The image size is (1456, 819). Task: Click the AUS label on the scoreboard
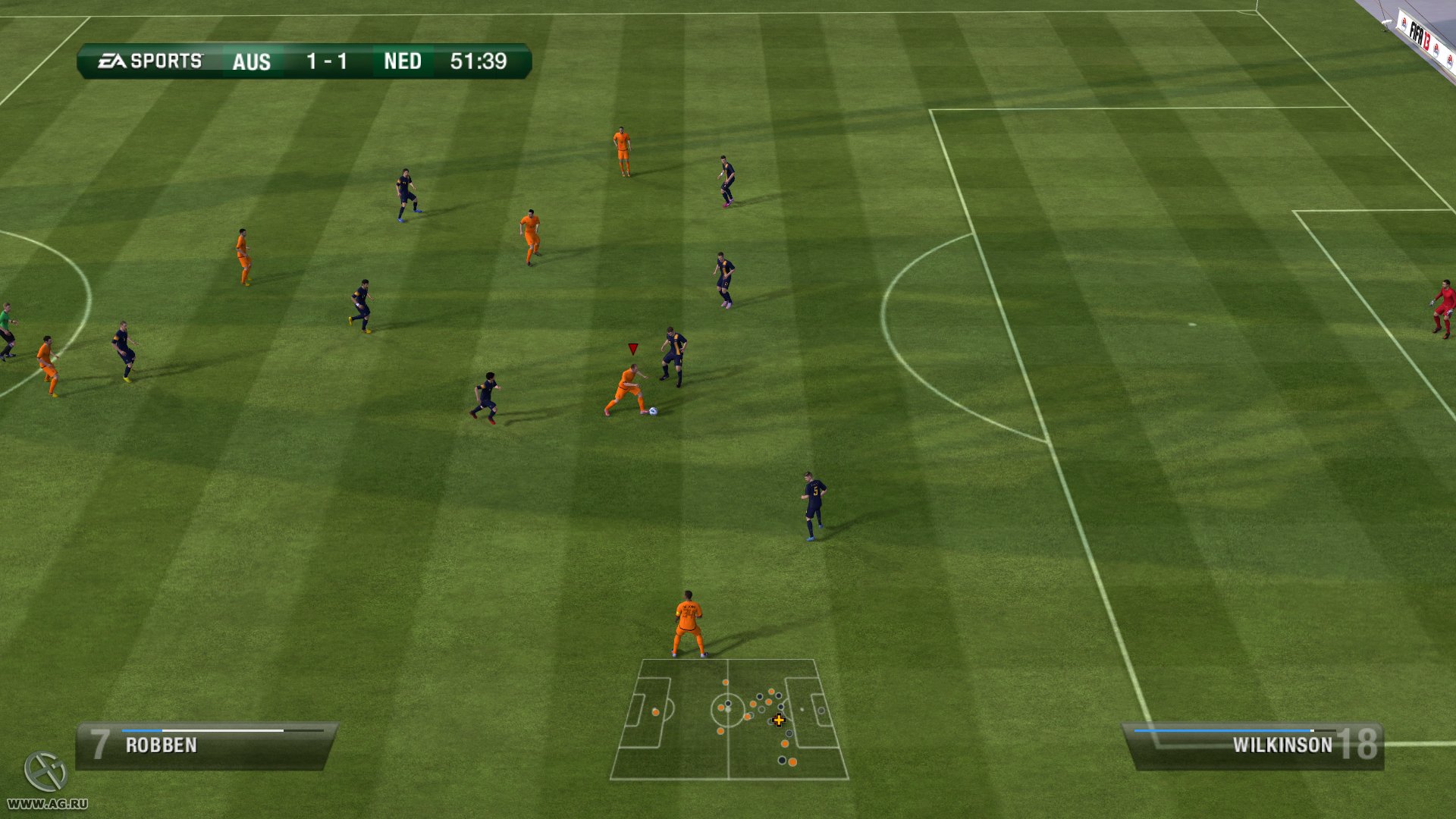pos(251,62)
